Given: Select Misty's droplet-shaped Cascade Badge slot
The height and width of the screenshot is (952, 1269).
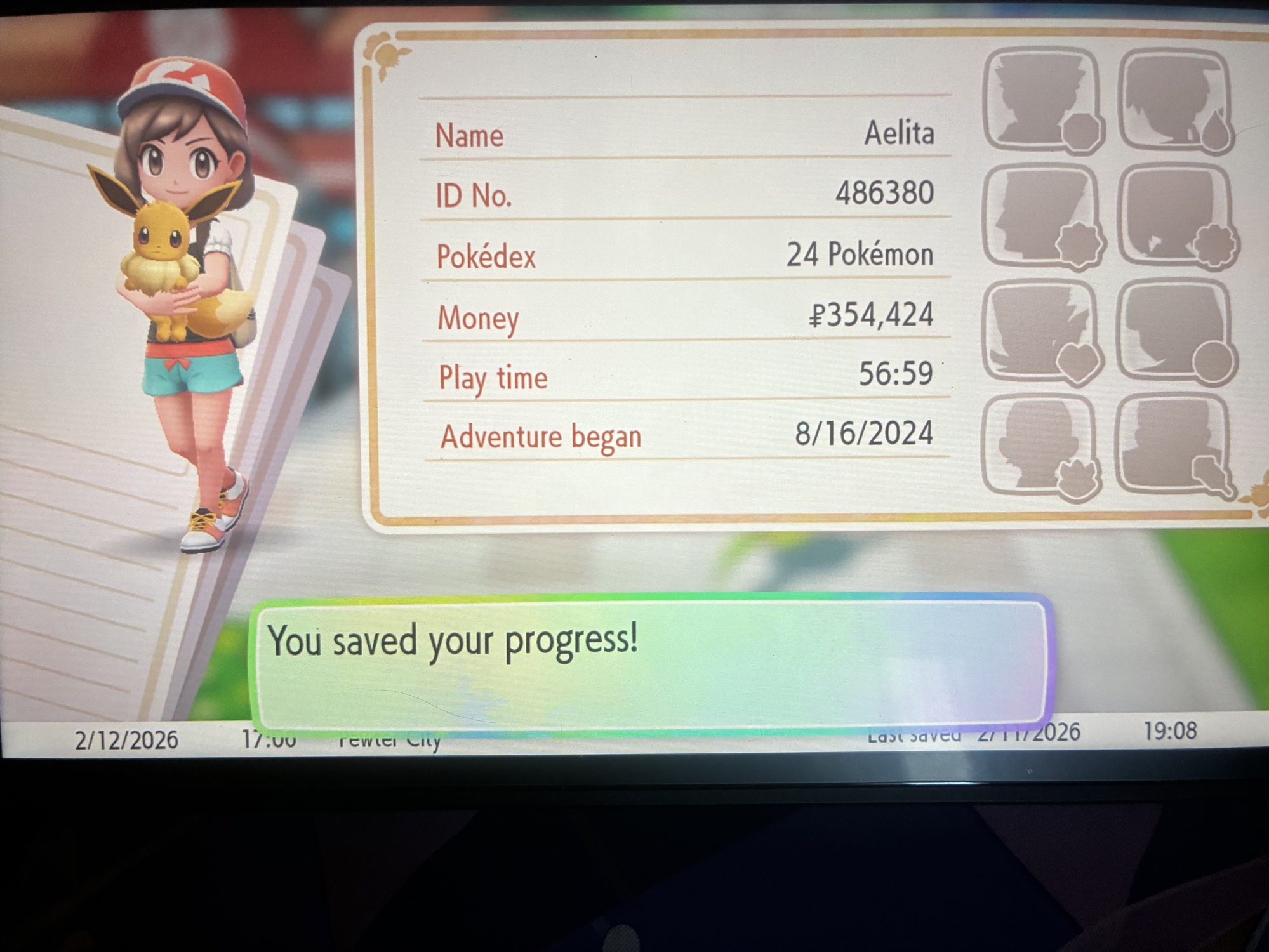Looking at the screenshot, I should click(1176, 102).
